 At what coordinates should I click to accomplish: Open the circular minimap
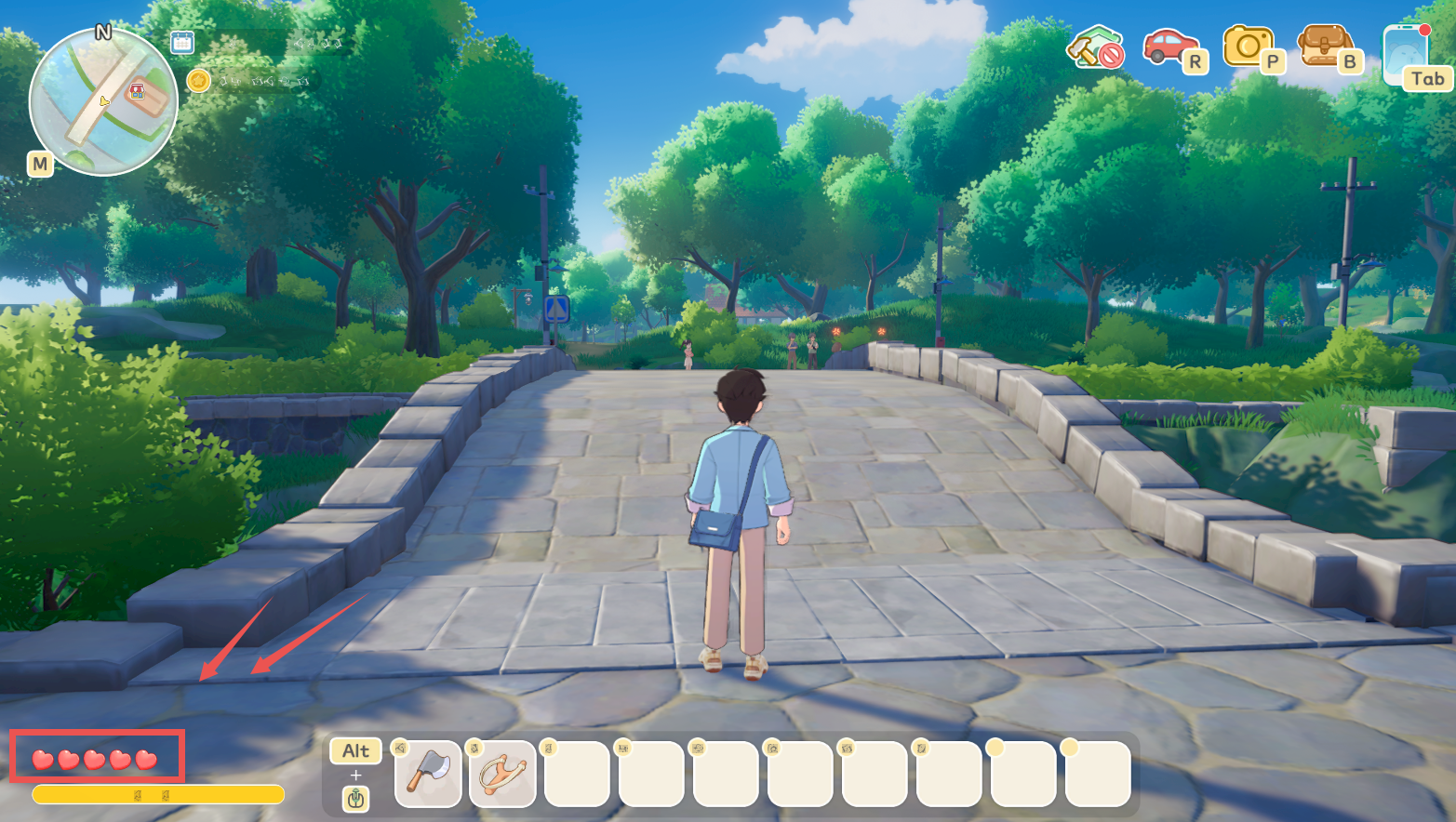pos(102,101)
